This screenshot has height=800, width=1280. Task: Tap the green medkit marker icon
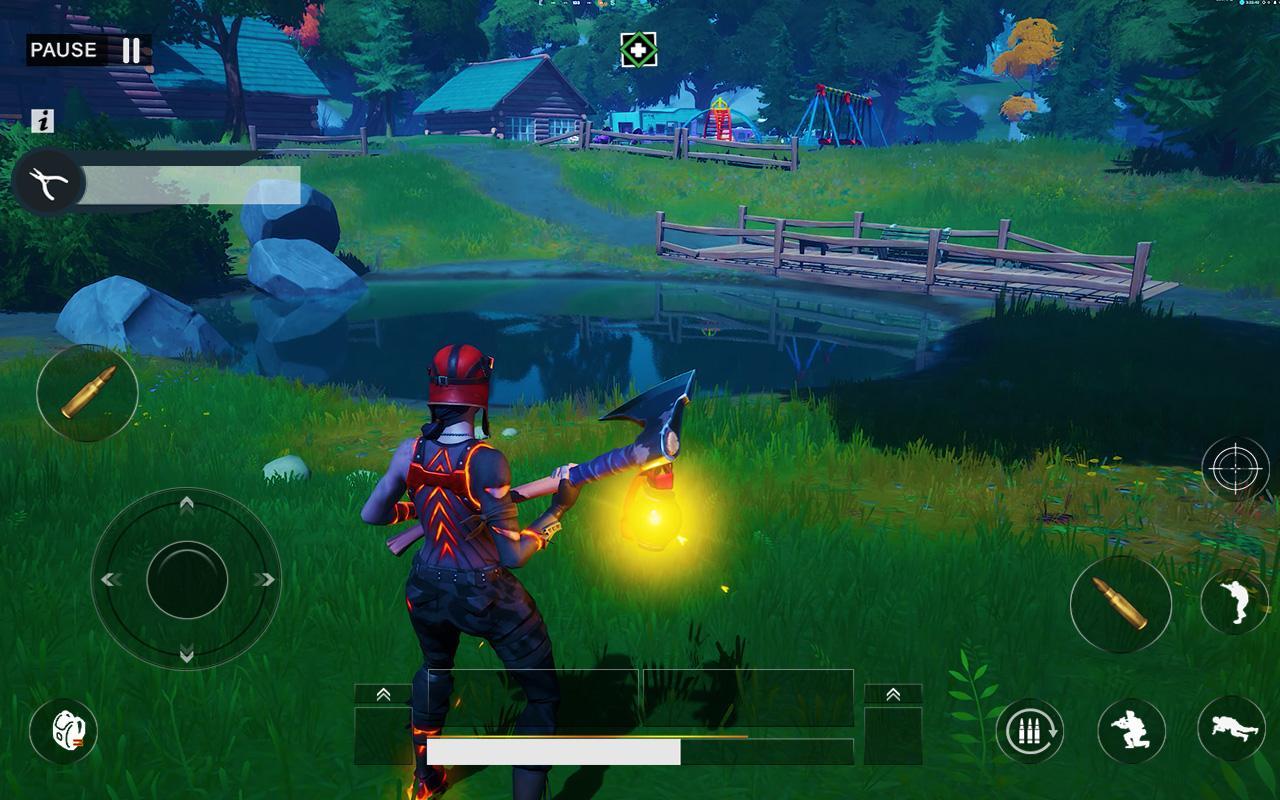(x=638, y=49)
